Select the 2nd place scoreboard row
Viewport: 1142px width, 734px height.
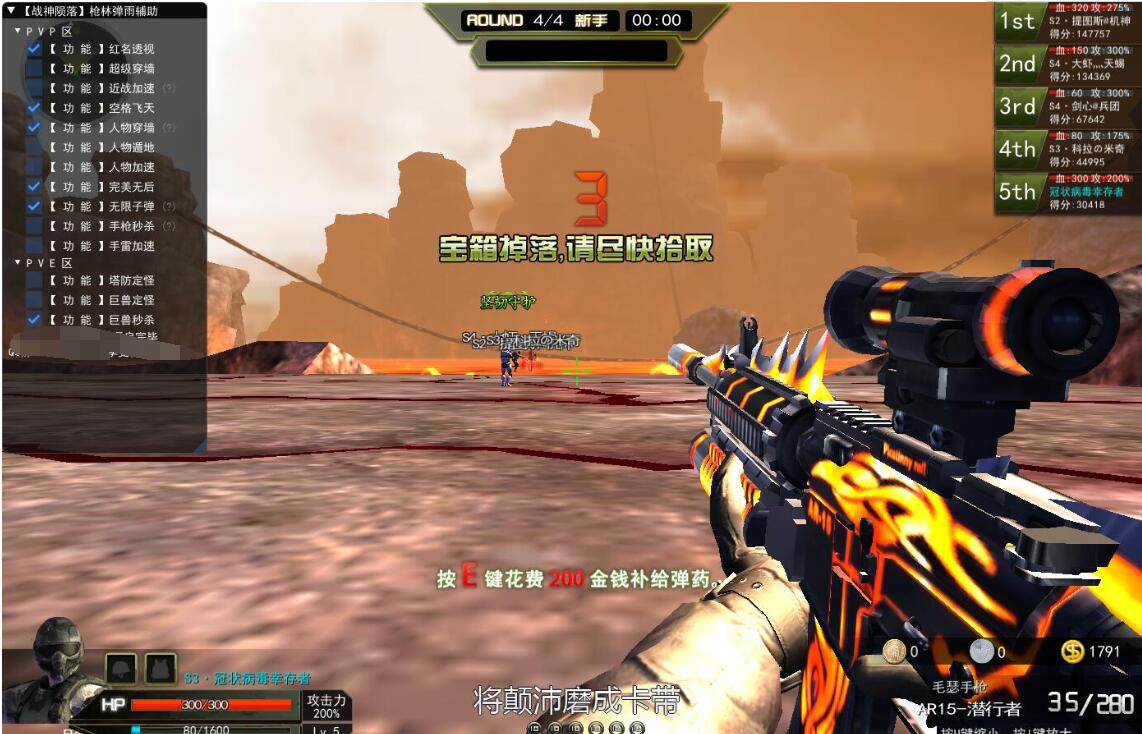point(1067,64)
